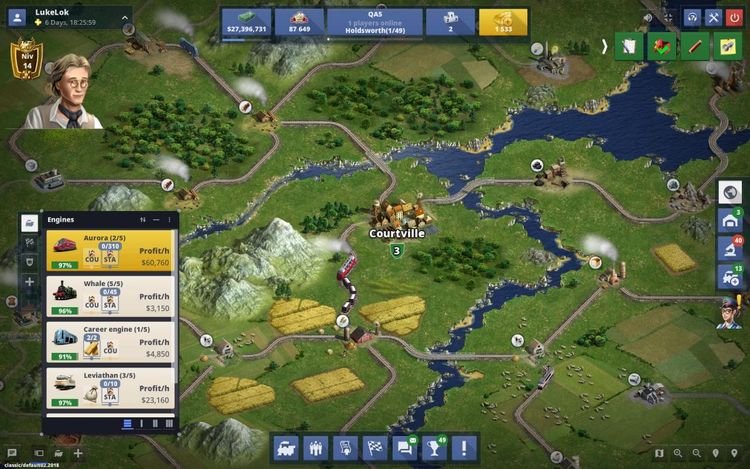Open the association people menu
This screenshot has height=469, width=750.
(x=315, y=447)
